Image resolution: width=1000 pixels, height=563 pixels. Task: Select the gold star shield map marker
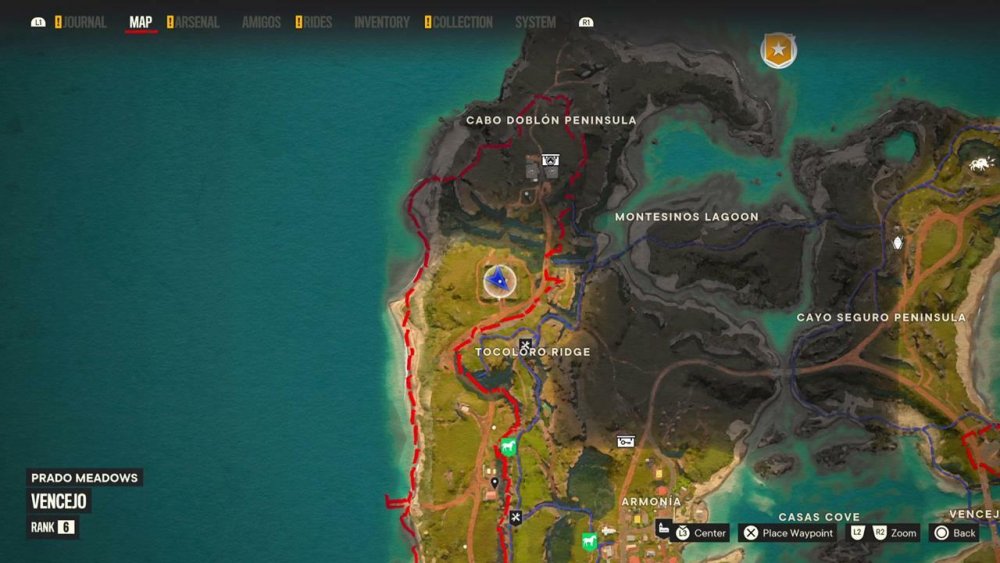pyautogui.click(x=778, y=48)
